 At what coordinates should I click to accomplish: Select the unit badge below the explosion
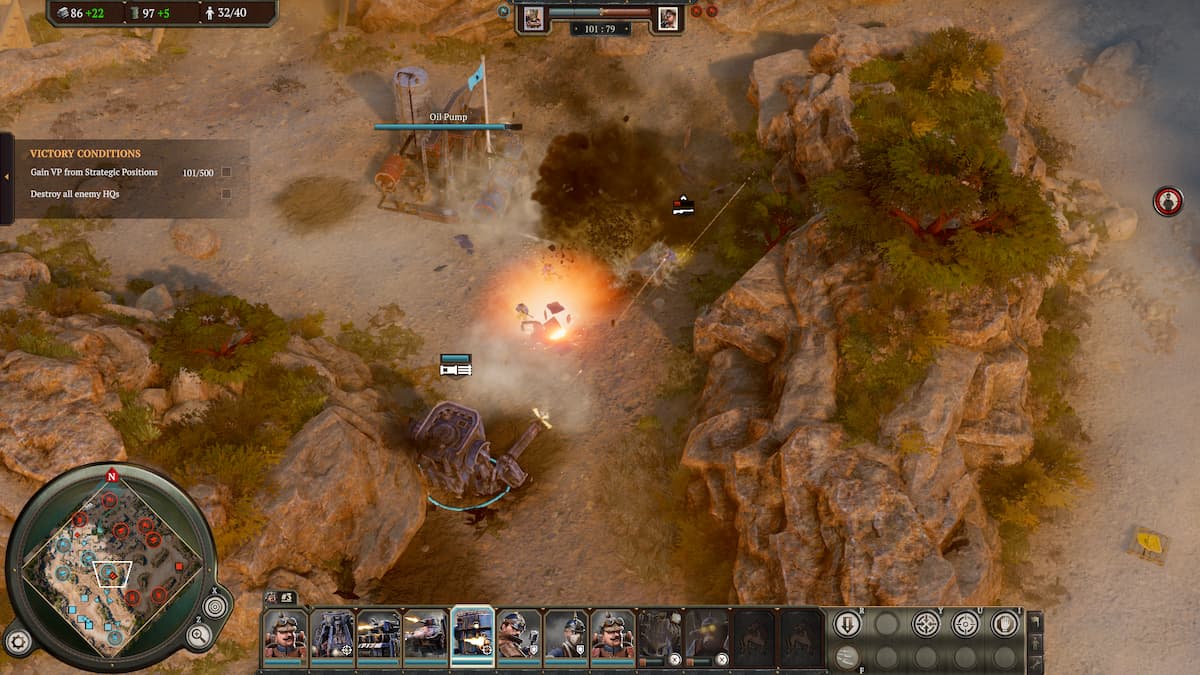[x=455, y=365]
